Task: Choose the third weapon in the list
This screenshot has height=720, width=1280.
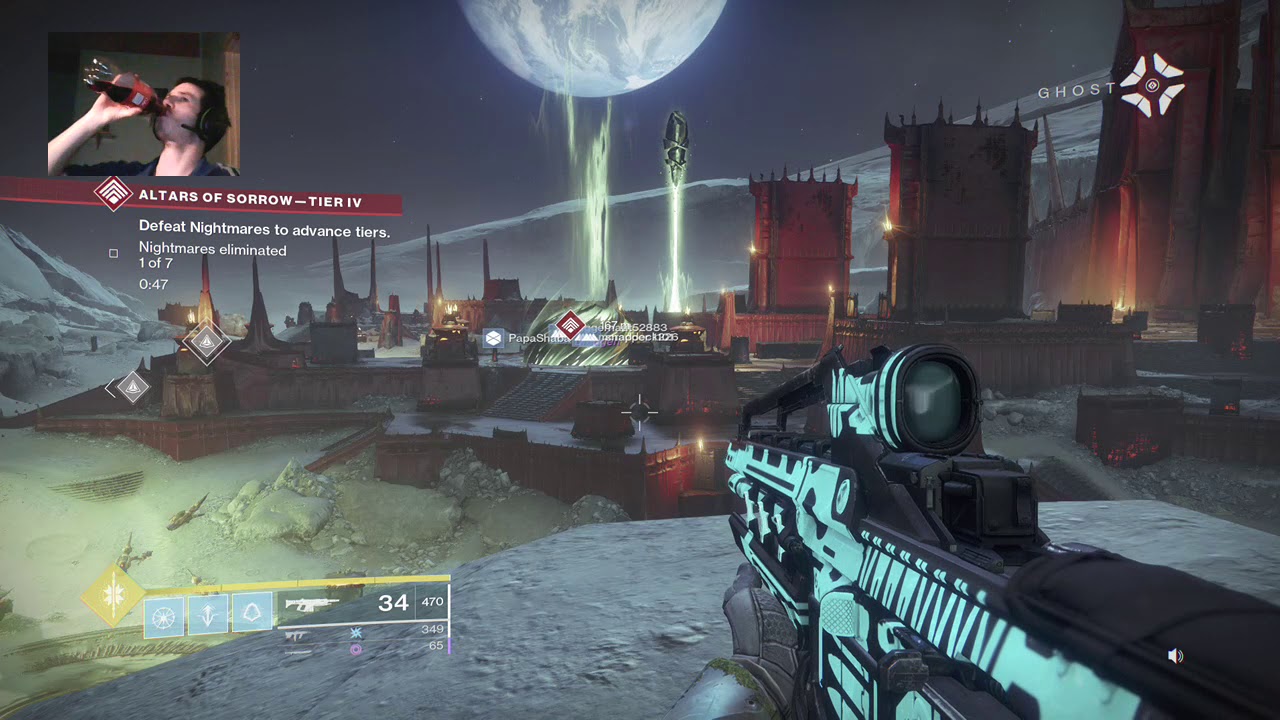Action: pyautogui.click(x=297, y=650)
